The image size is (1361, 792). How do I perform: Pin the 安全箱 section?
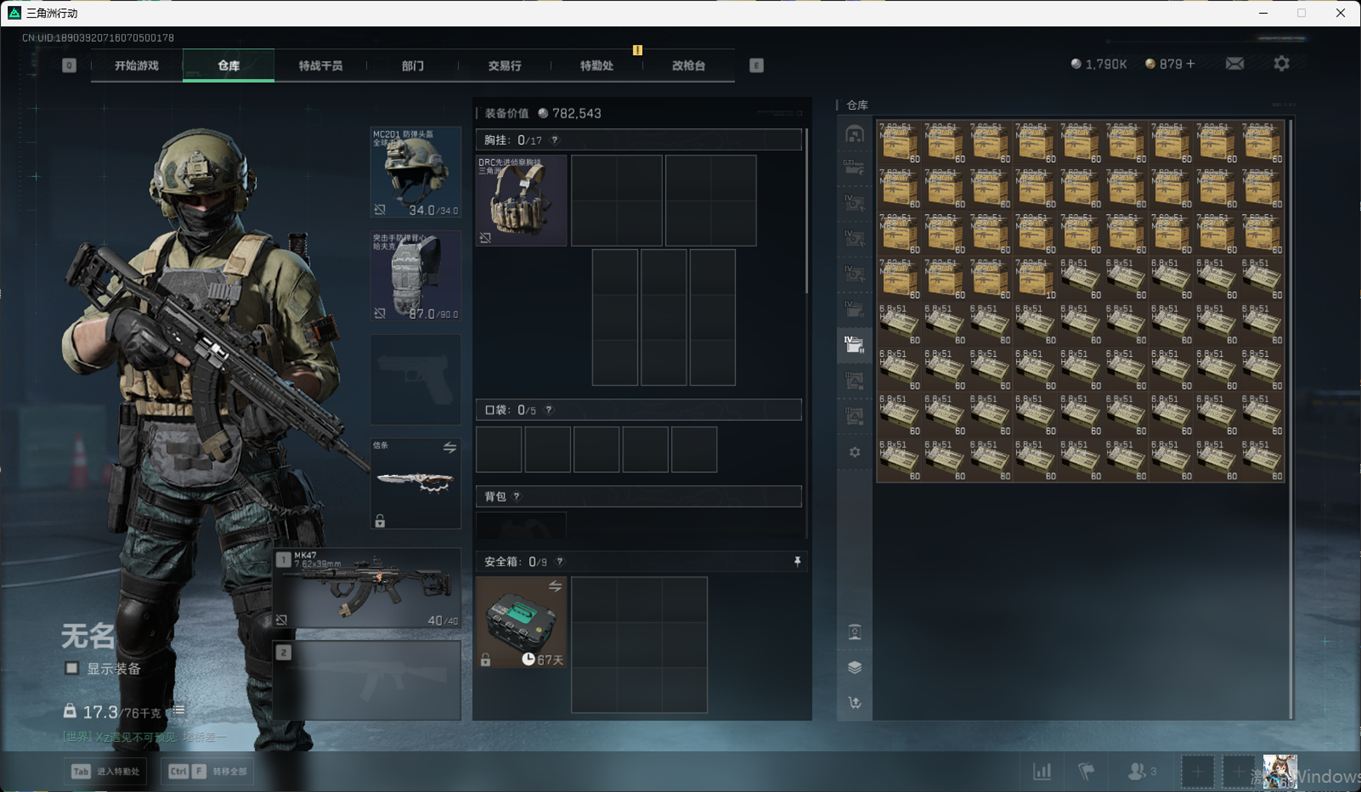797,562
